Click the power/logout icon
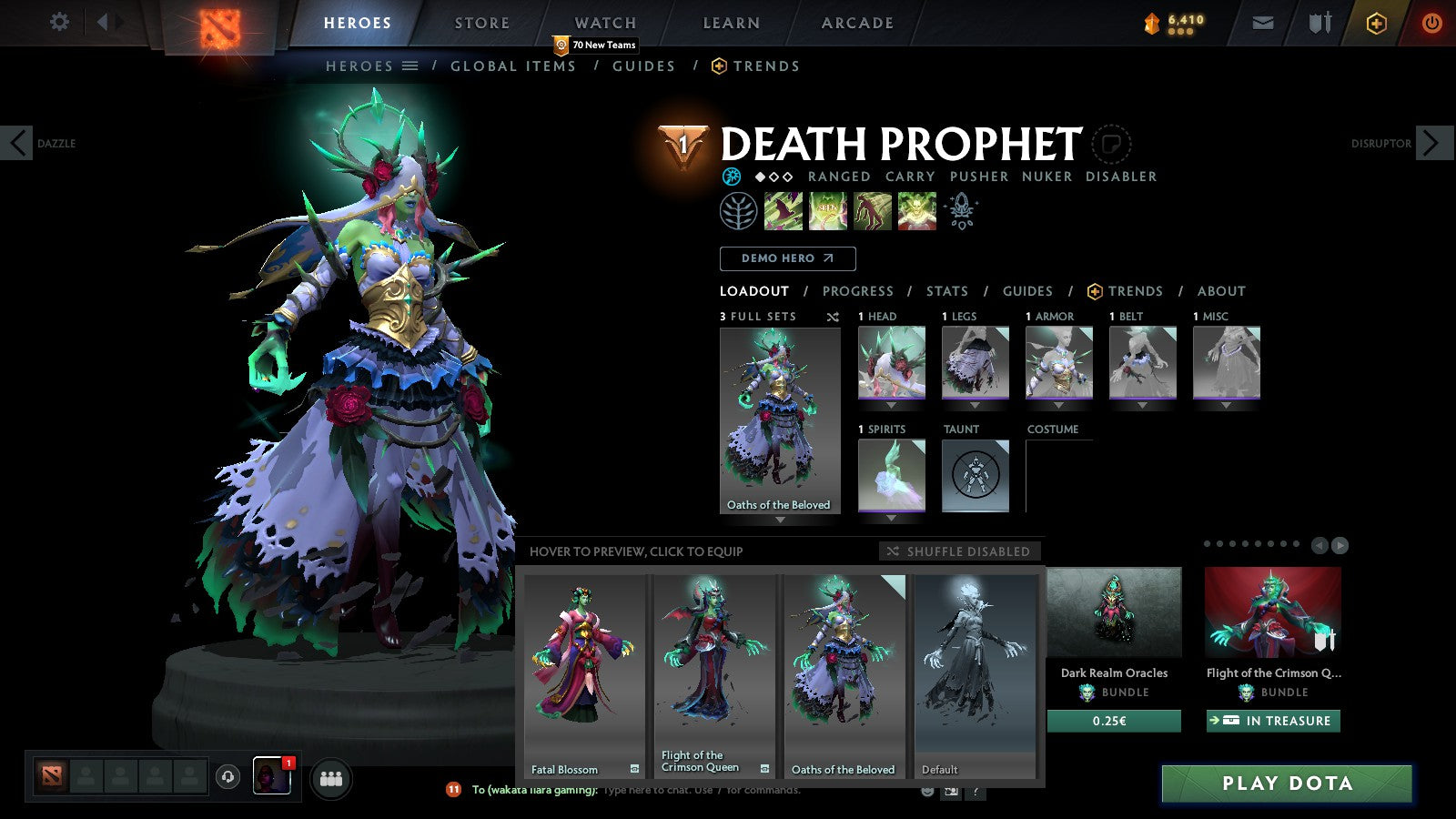The image size is (1456, 819). (1431, 23)
